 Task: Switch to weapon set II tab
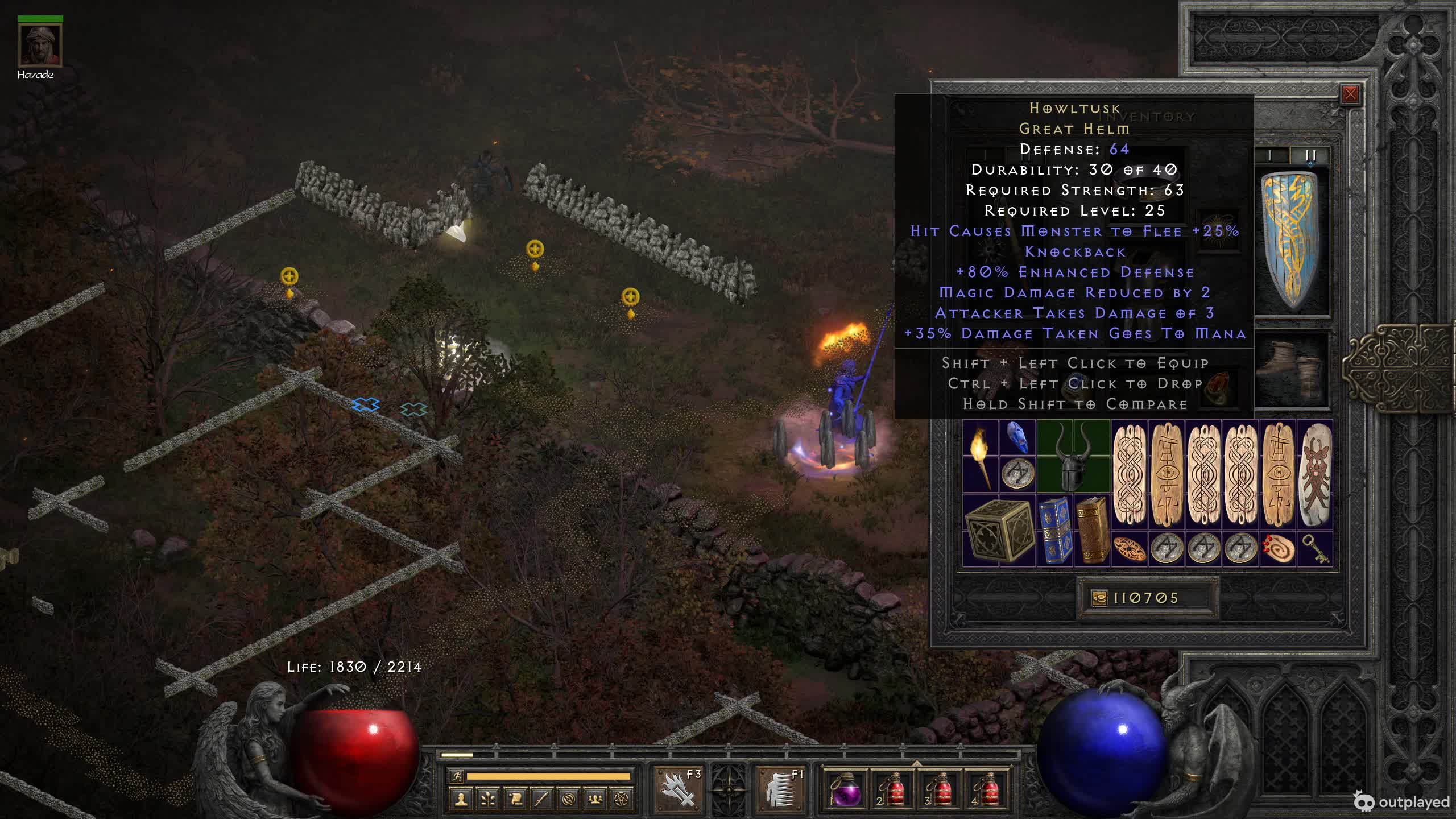click(x=1310, y=155)
